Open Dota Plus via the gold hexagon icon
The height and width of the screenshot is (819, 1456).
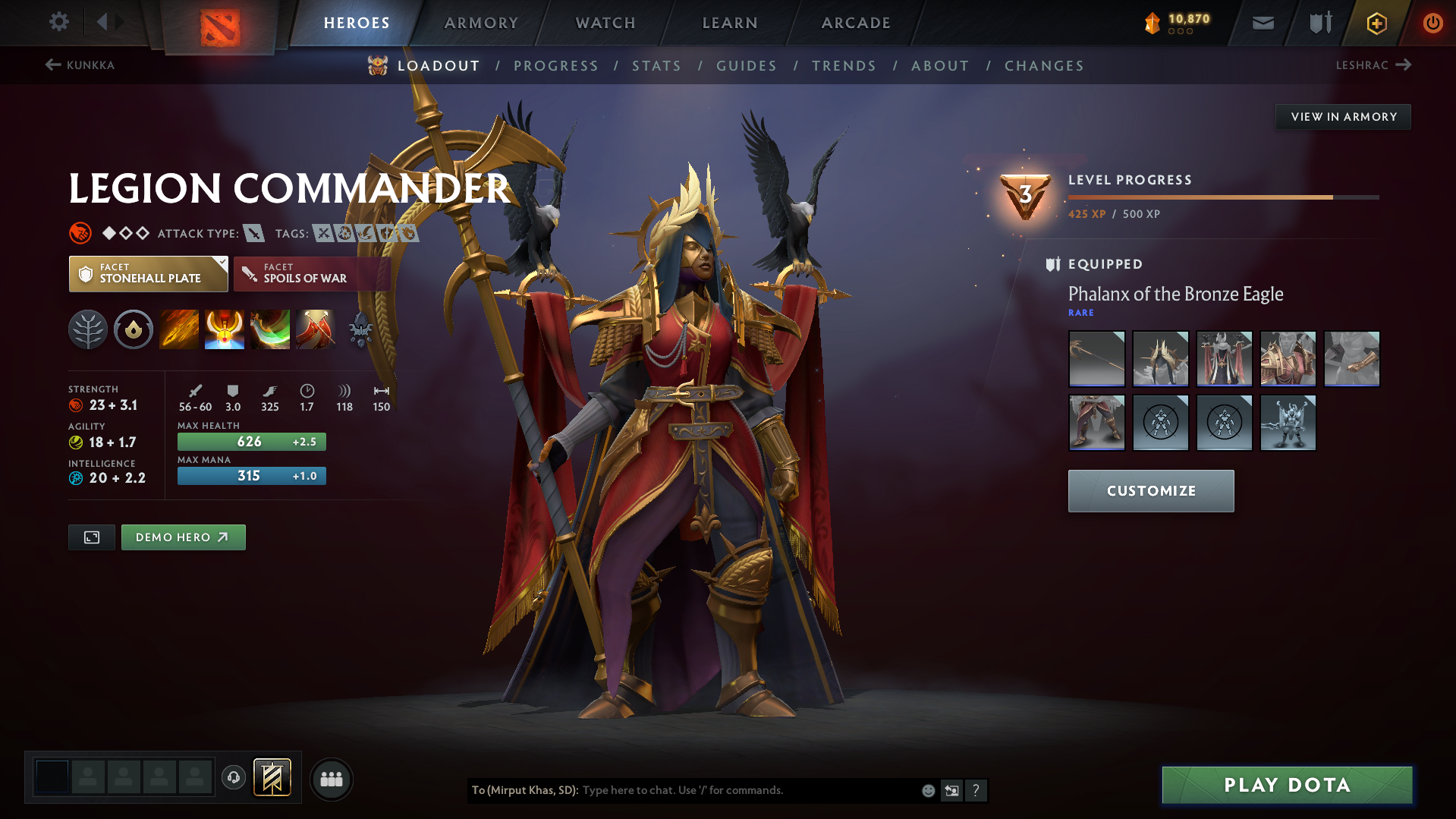(x=1376, y=23)
